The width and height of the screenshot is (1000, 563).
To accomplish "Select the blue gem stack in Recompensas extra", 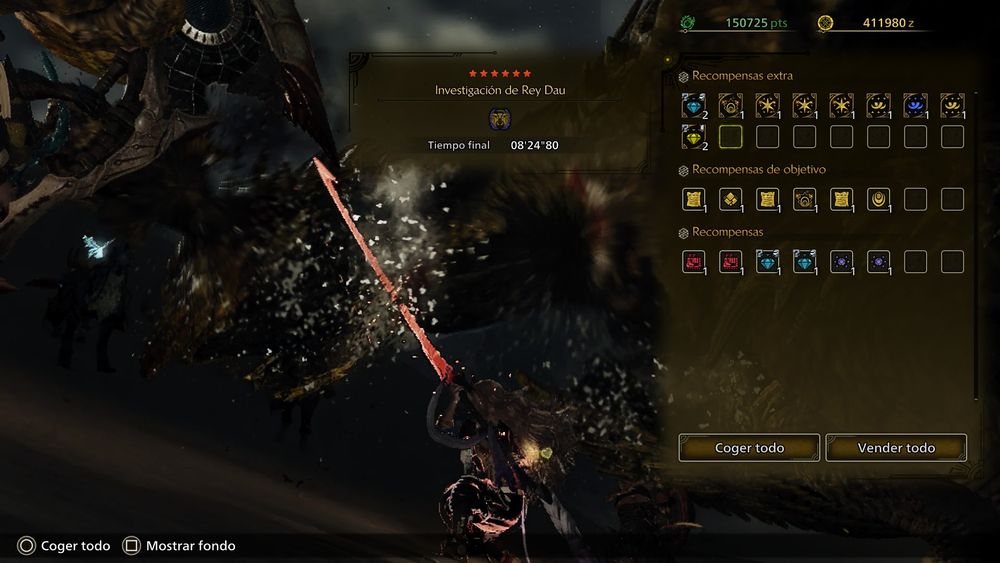I will coord(693,105).
